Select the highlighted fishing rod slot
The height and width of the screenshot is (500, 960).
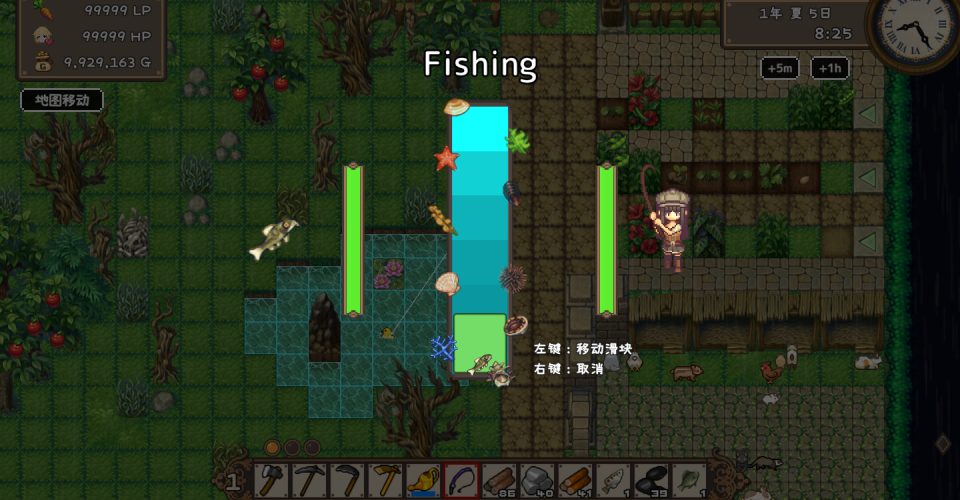[x=461, y=480]
